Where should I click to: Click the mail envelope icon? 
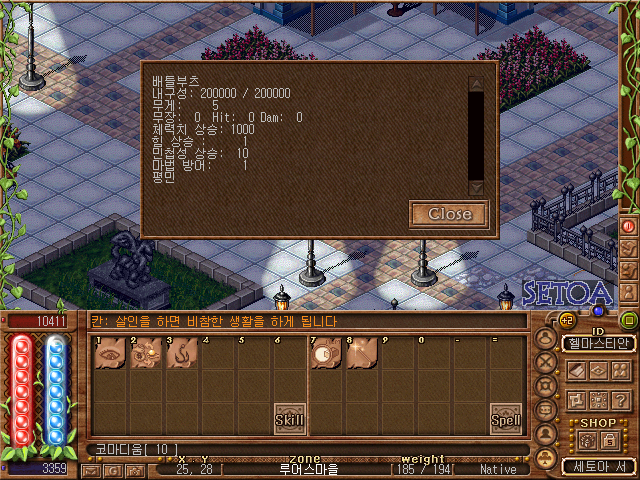(91, 469)
